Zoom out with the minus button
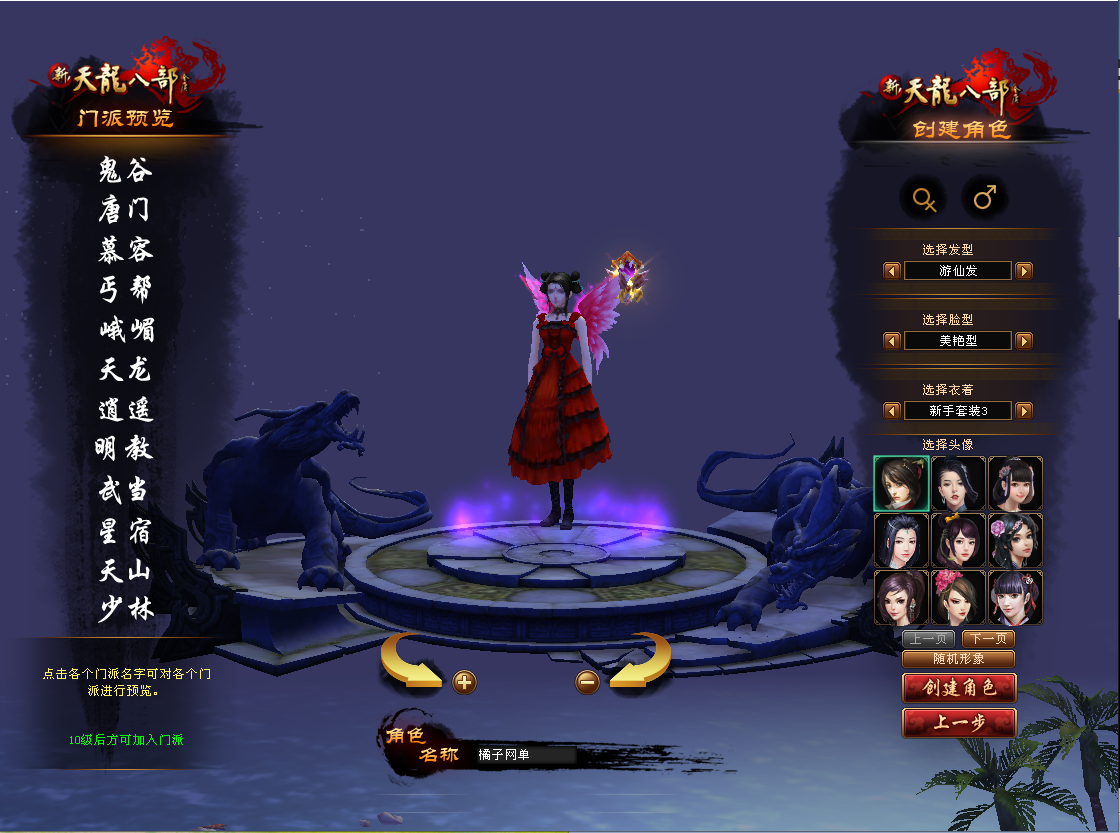Screen dimensions: 1120x833 click(x=588, y=682)
